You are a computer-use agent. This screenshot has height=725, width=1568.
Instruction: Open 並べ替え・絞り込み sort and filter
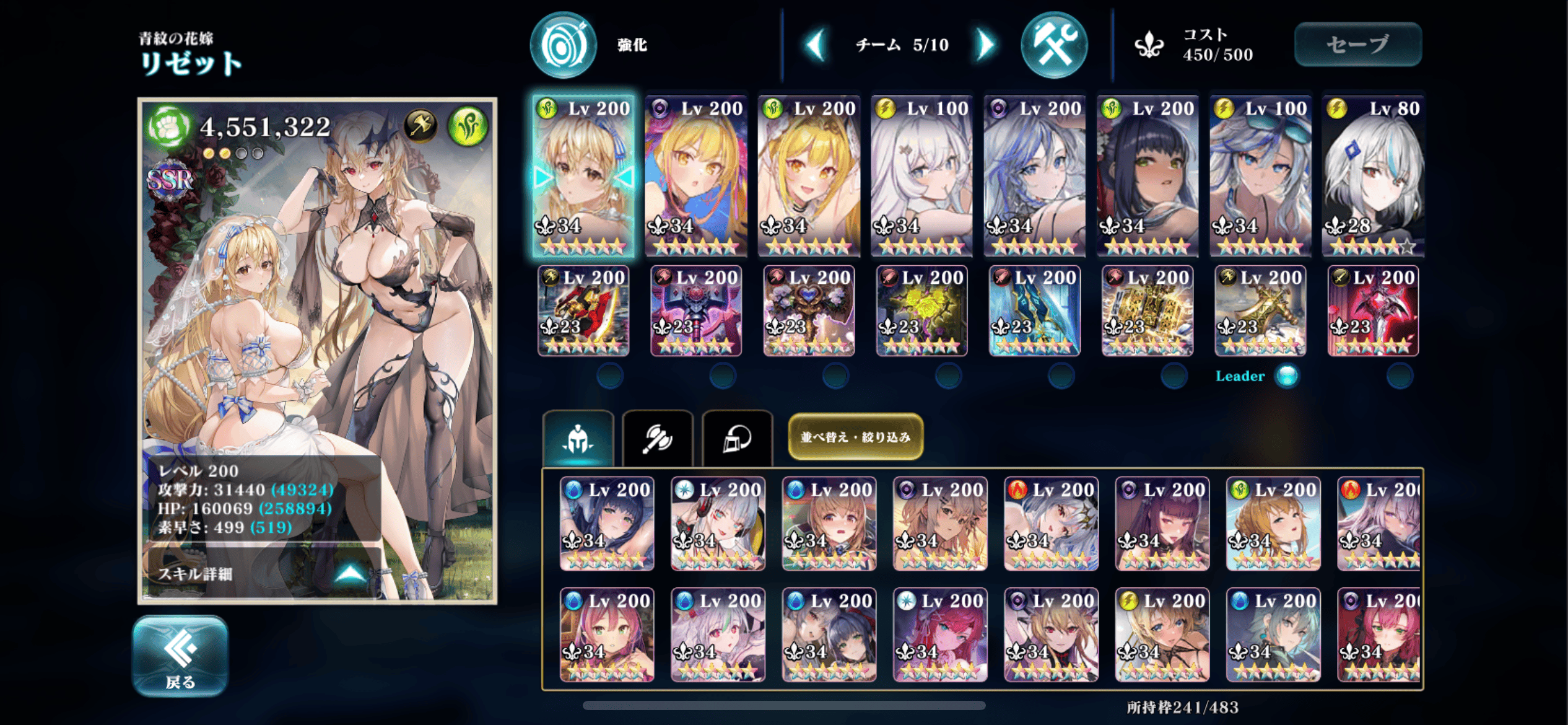click(855, 437)
